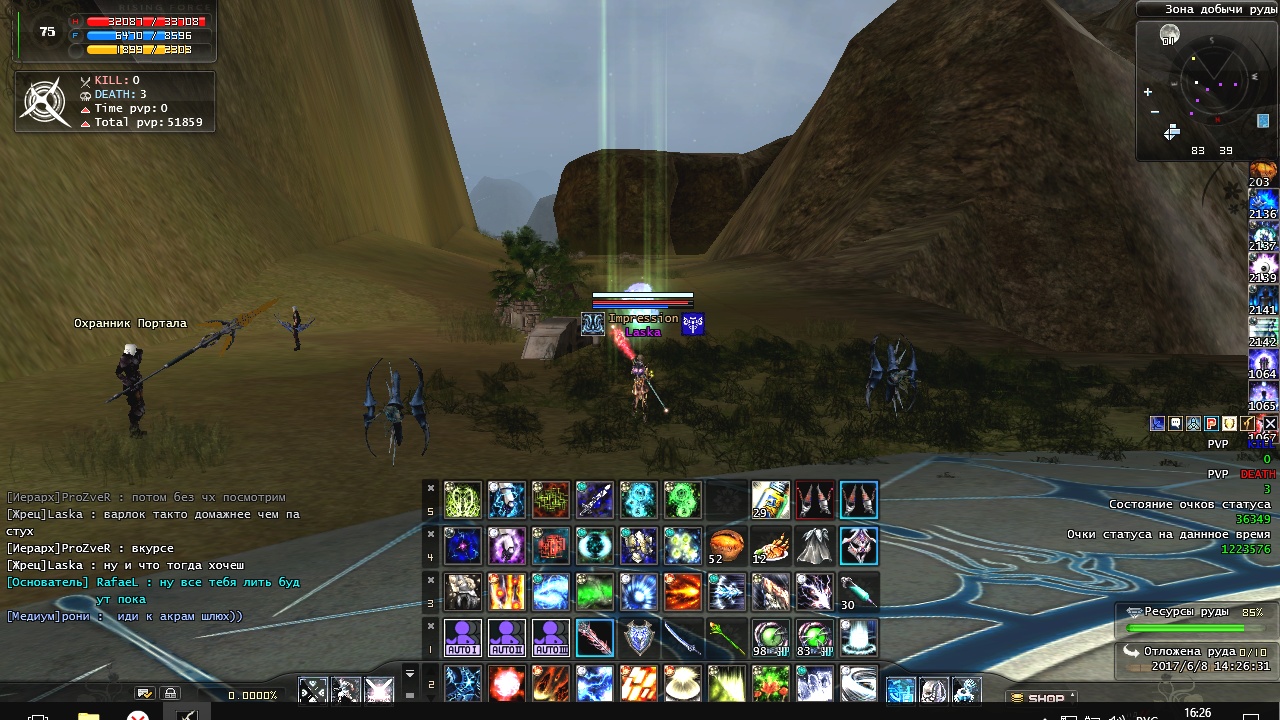Click the minimap zoom-out minus button
The width and height of the screenshot is (1280, 720).
(x=1154, y=112)
